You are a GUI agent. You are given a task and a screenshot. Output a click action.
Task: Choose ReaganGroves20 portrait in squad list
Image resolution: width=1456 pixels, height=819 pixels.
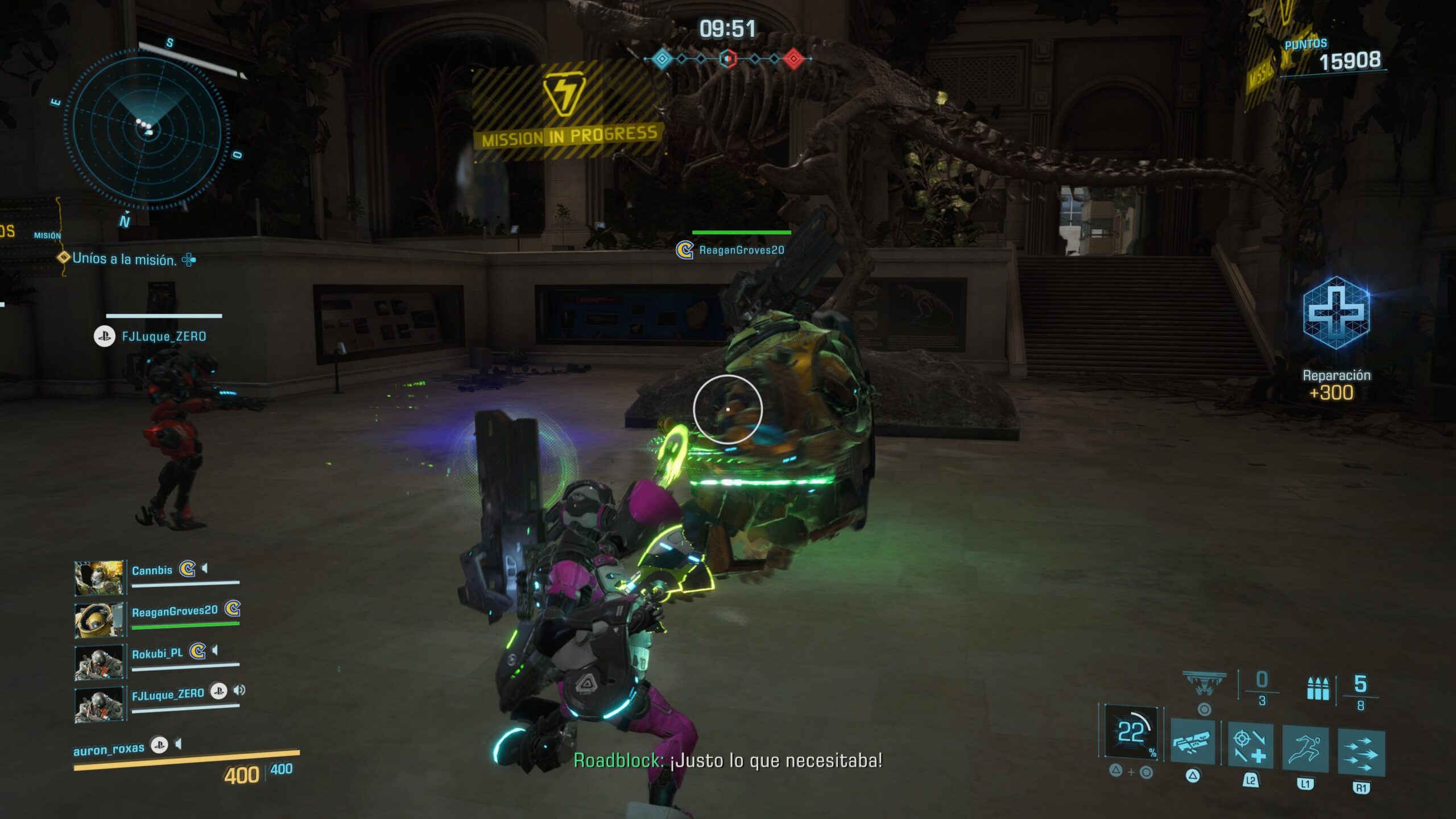pyautogui.click(x=99, y=620)
